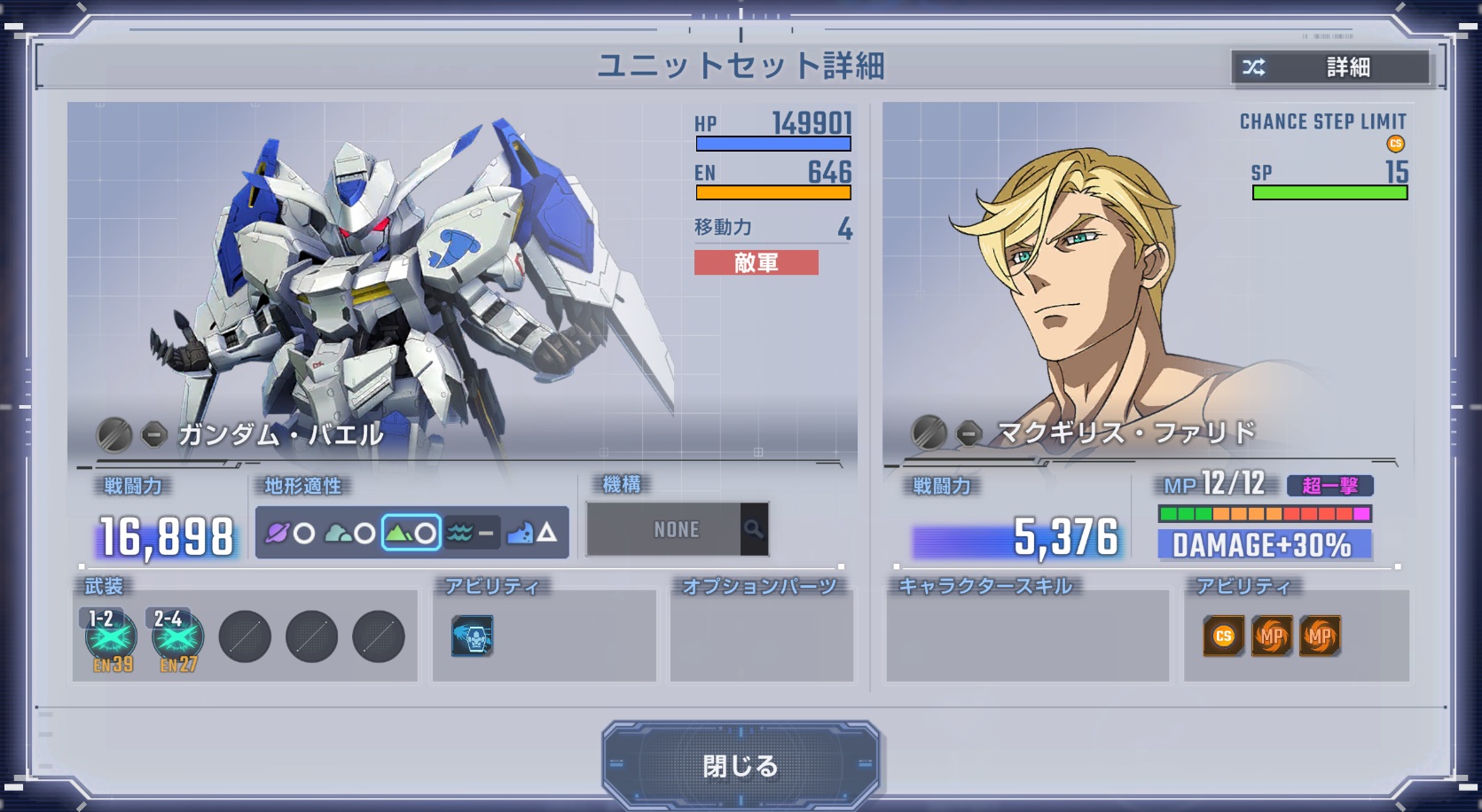
Task: Click the magnifier beside the NONE mechanism
Action: pyautogui.click(x=754, y=529)
